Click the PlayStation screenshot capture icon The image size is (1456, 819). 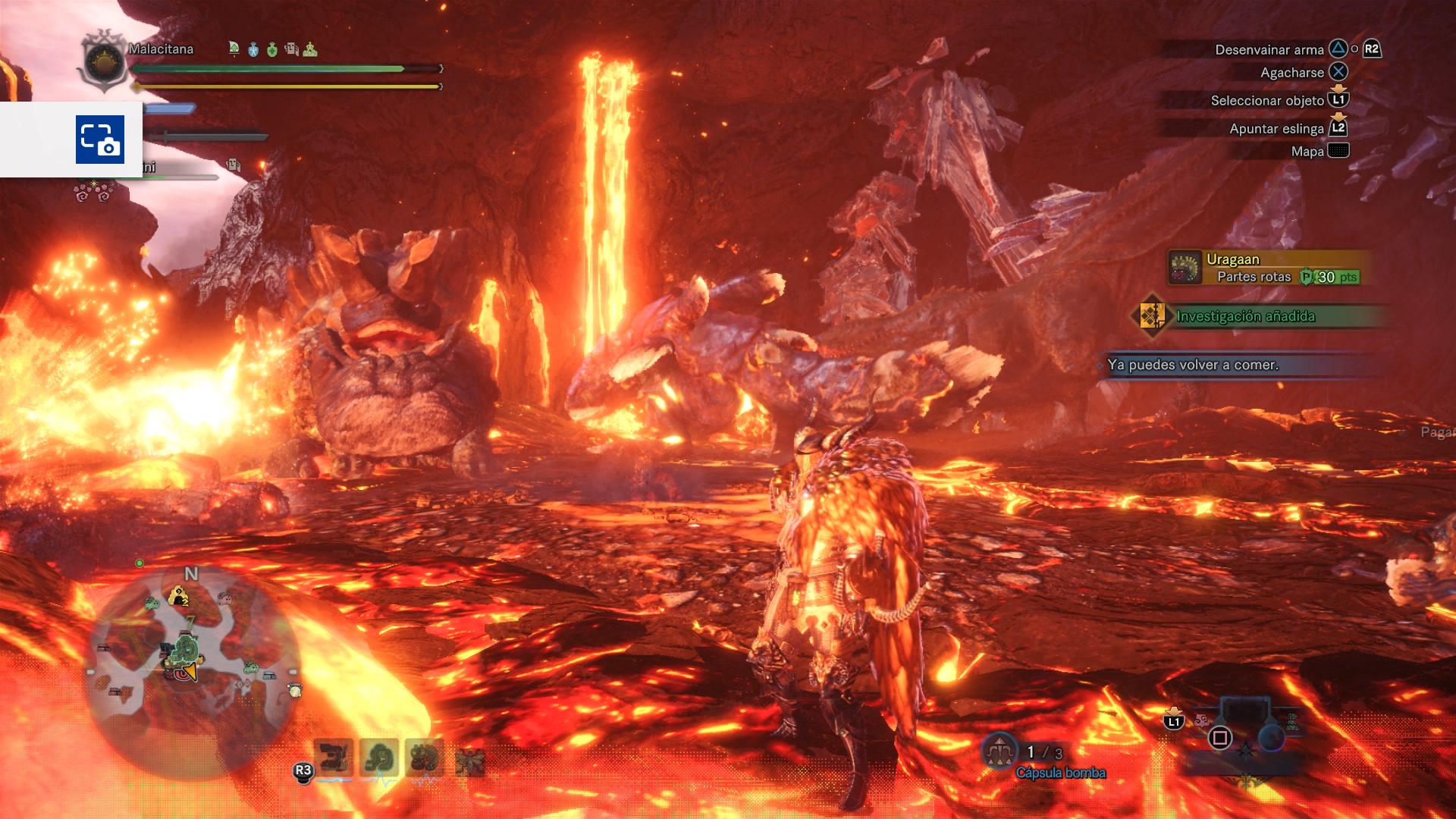coord(99,140)
